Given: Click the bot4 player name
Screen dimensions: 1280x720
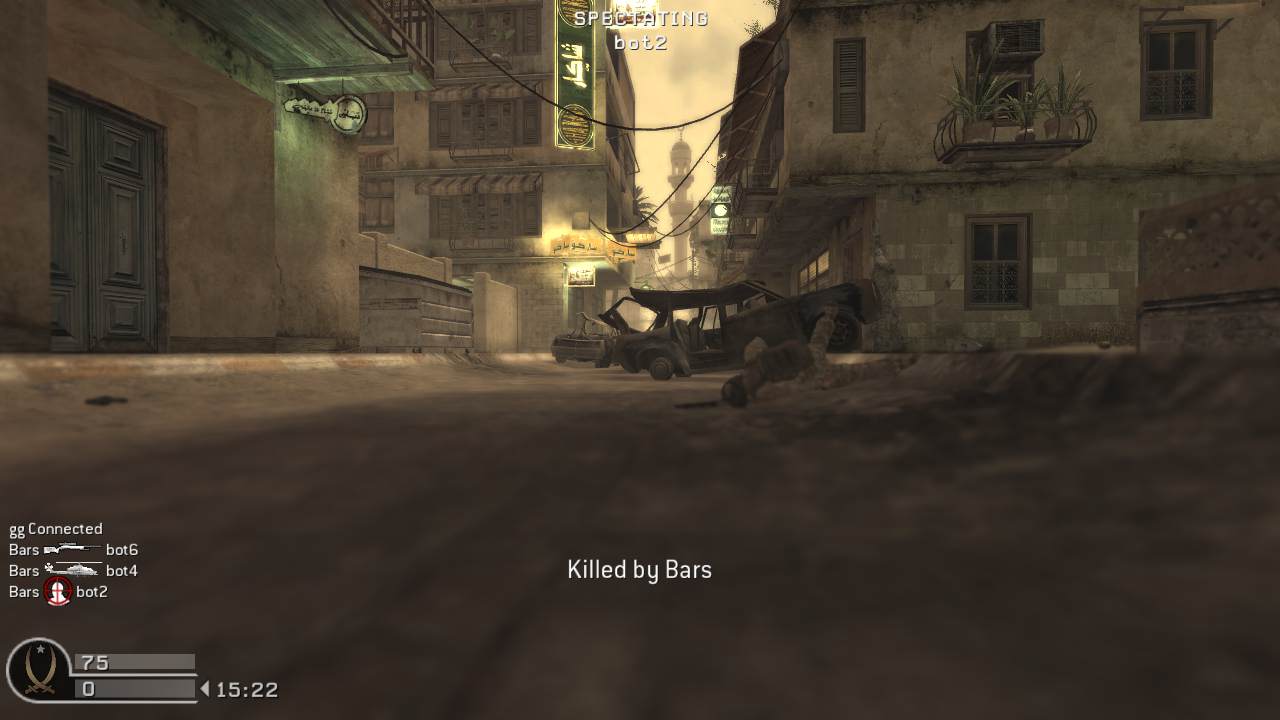Looking at the screenshot, I should pos(122,570).
